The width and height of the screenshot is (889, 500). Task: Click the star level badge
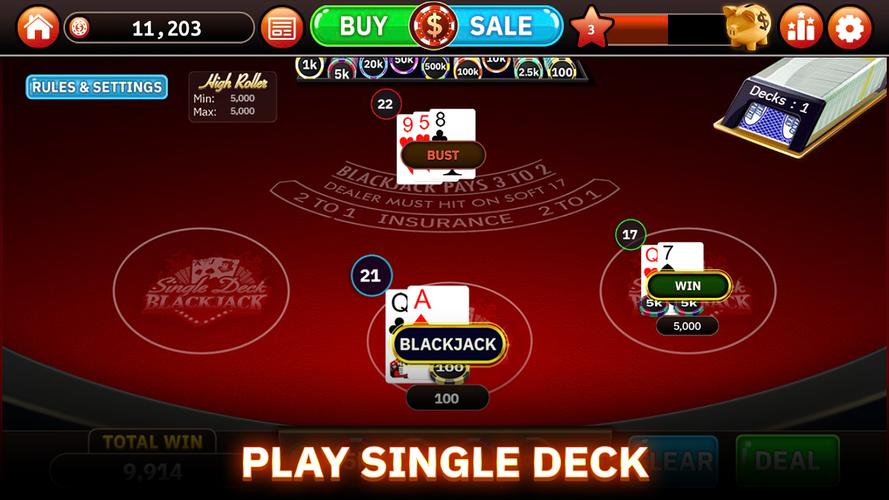click(x=591, y=28)
